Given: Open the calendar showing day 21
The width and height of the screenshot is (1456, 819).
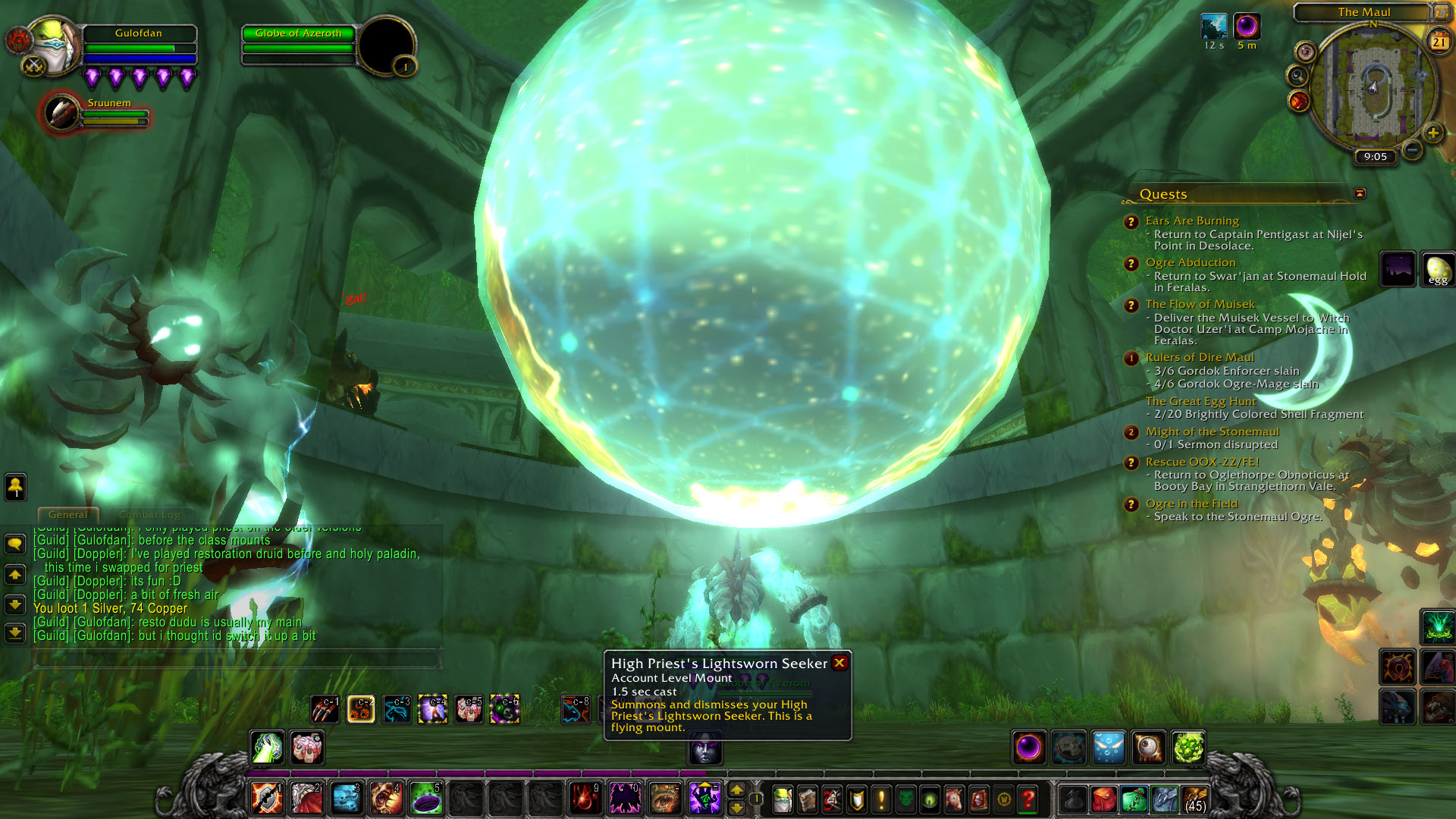Looking at the screenshot, I should pyautogui.click(x=1439, y=42).
